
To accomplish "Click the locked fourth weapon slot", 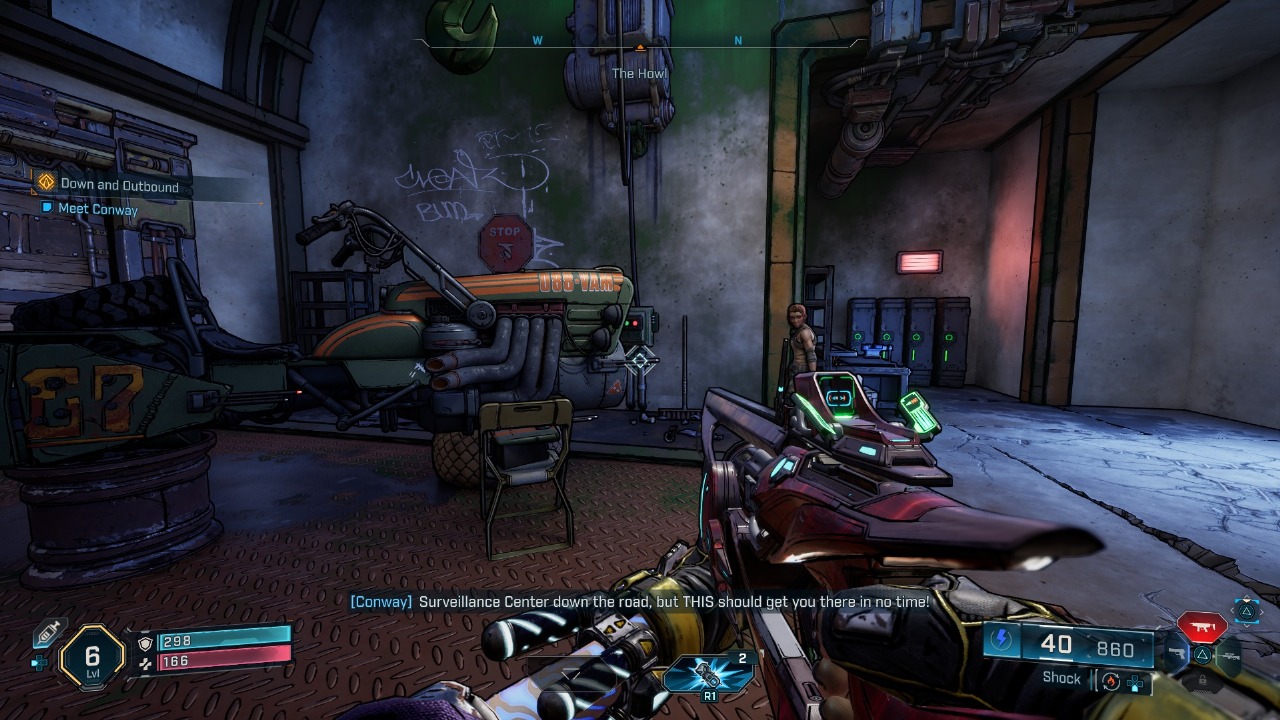I will tap(1202, 682).
